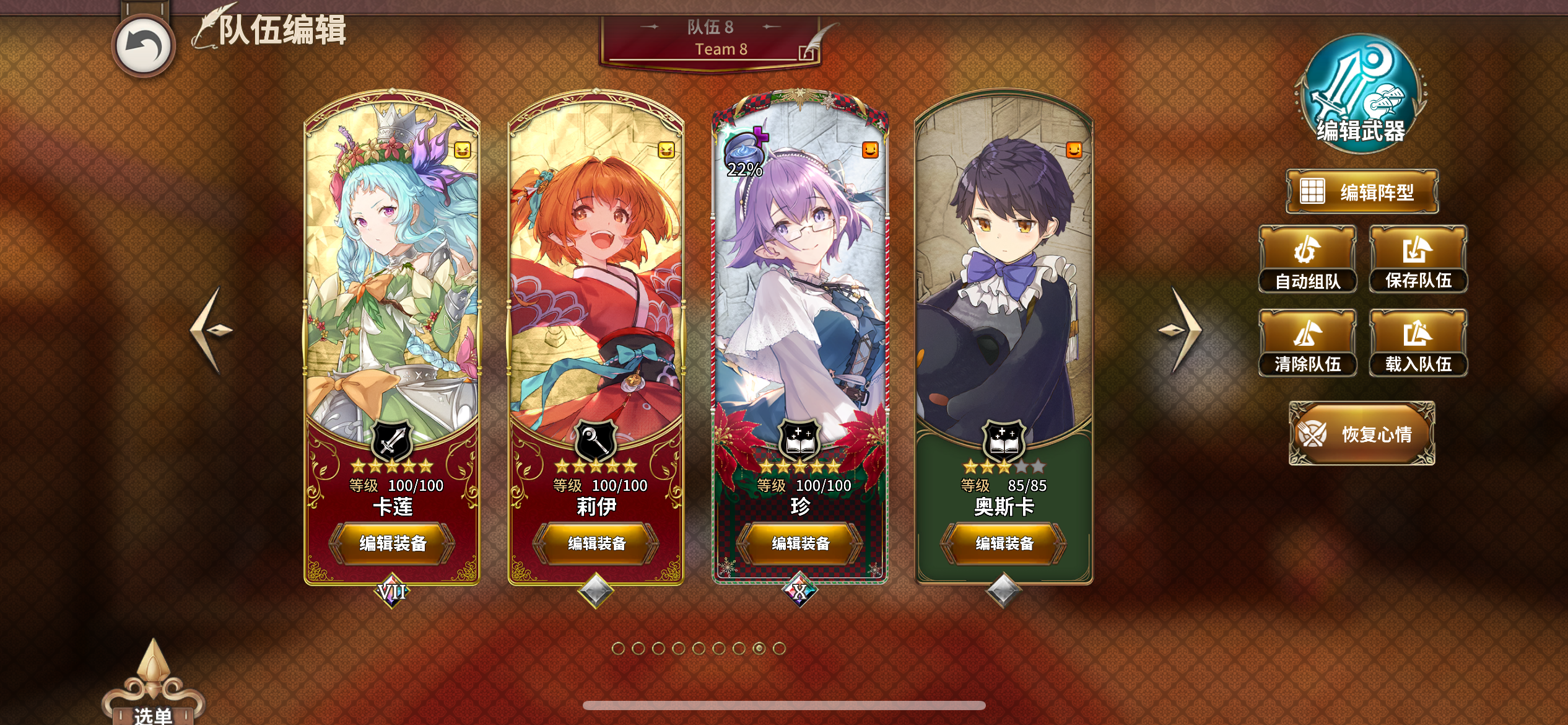
Task: Click the first page indicator dot
Action: coord(619,647)
